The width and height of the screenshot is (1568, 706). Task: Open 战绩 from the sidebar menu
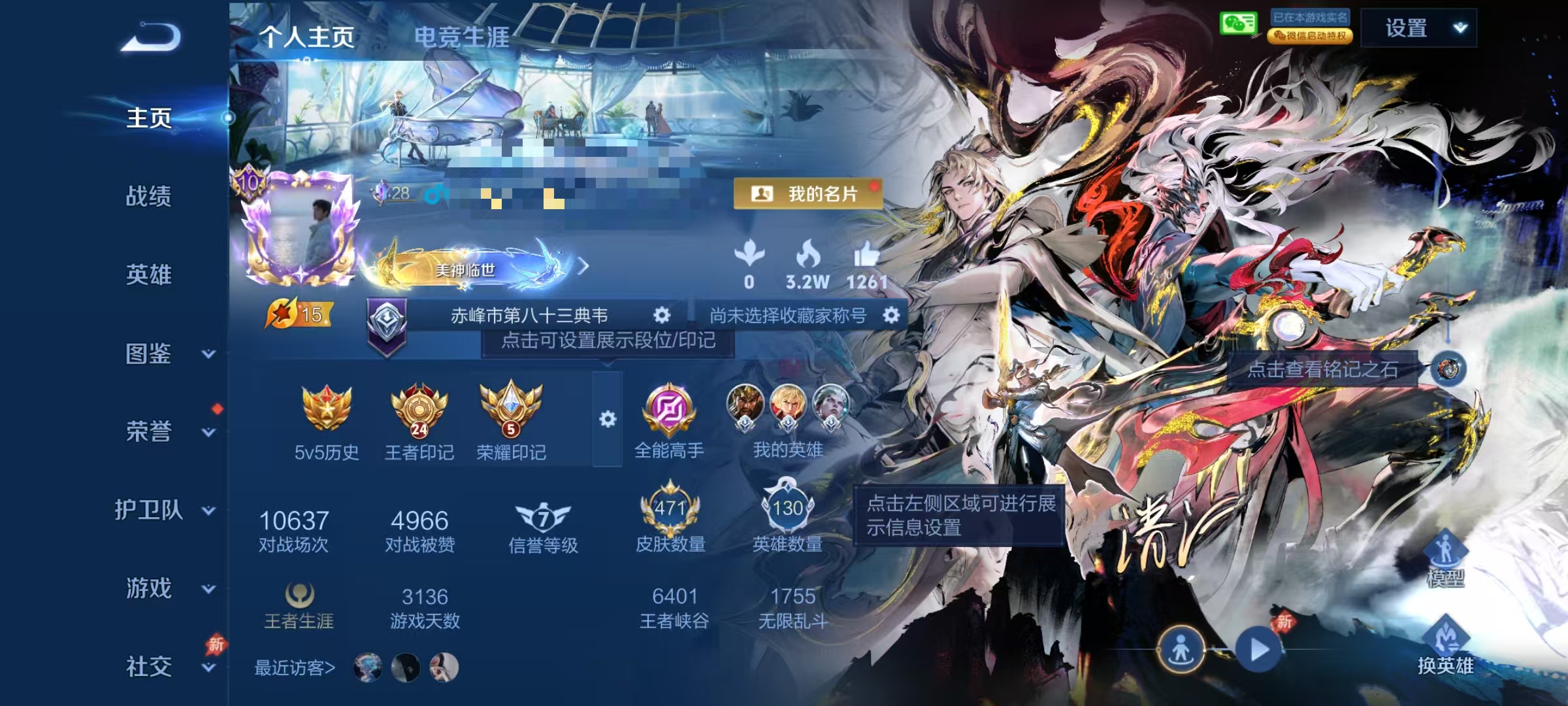pos(149,196)
